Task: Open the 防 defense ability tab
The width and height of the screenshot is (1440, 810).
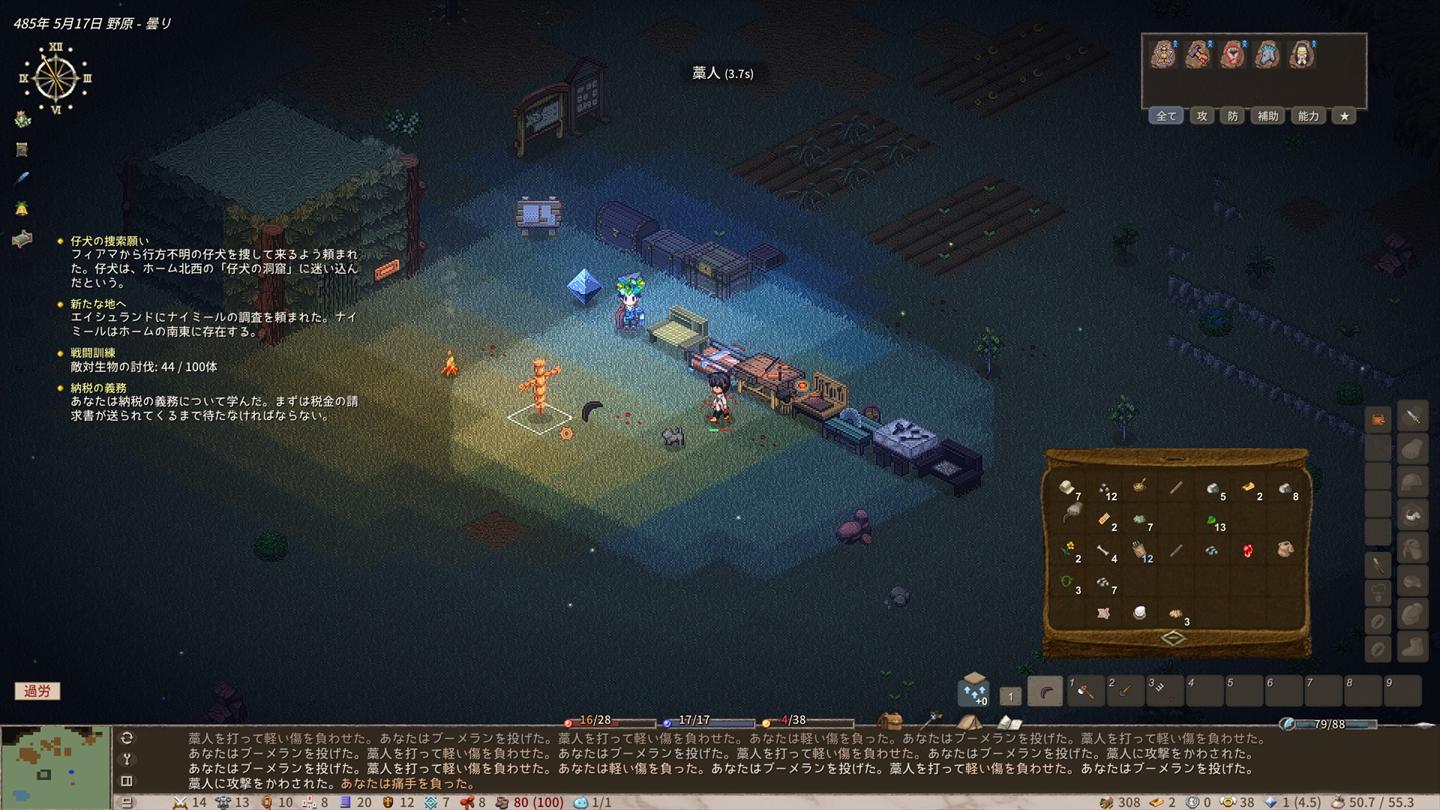Action: coord(1233,116)
